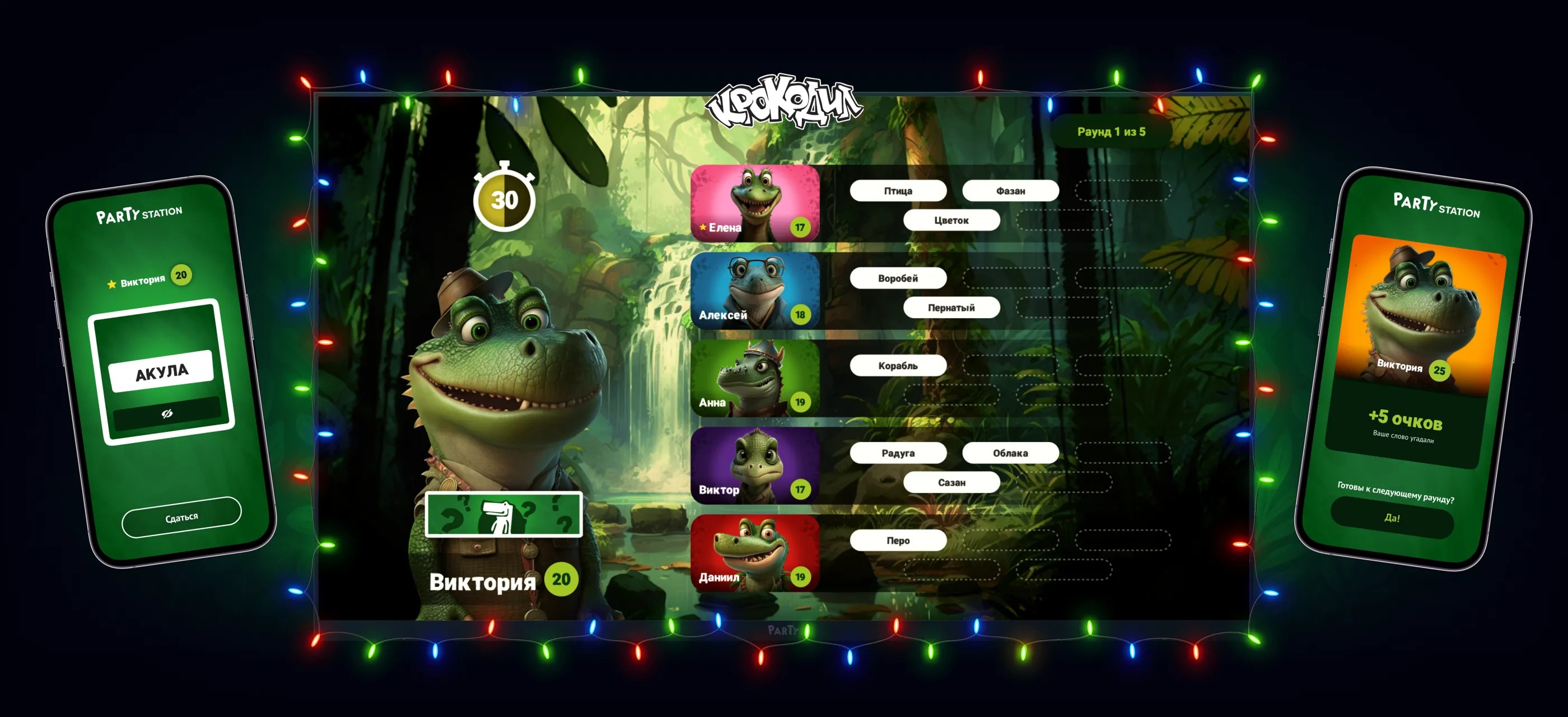This screenshot has width=1568, height=717.
Task: Pick the Радуга guess pill
Action: (x=898, y=454)
